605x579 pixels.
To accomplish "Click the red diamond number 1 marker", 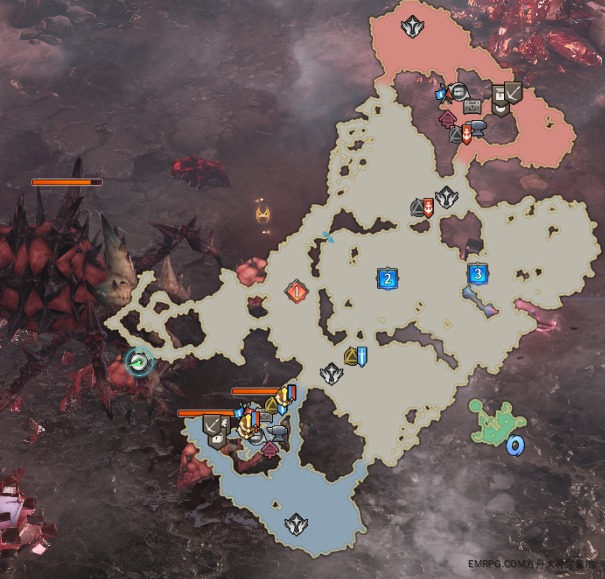I will point(296,292).
